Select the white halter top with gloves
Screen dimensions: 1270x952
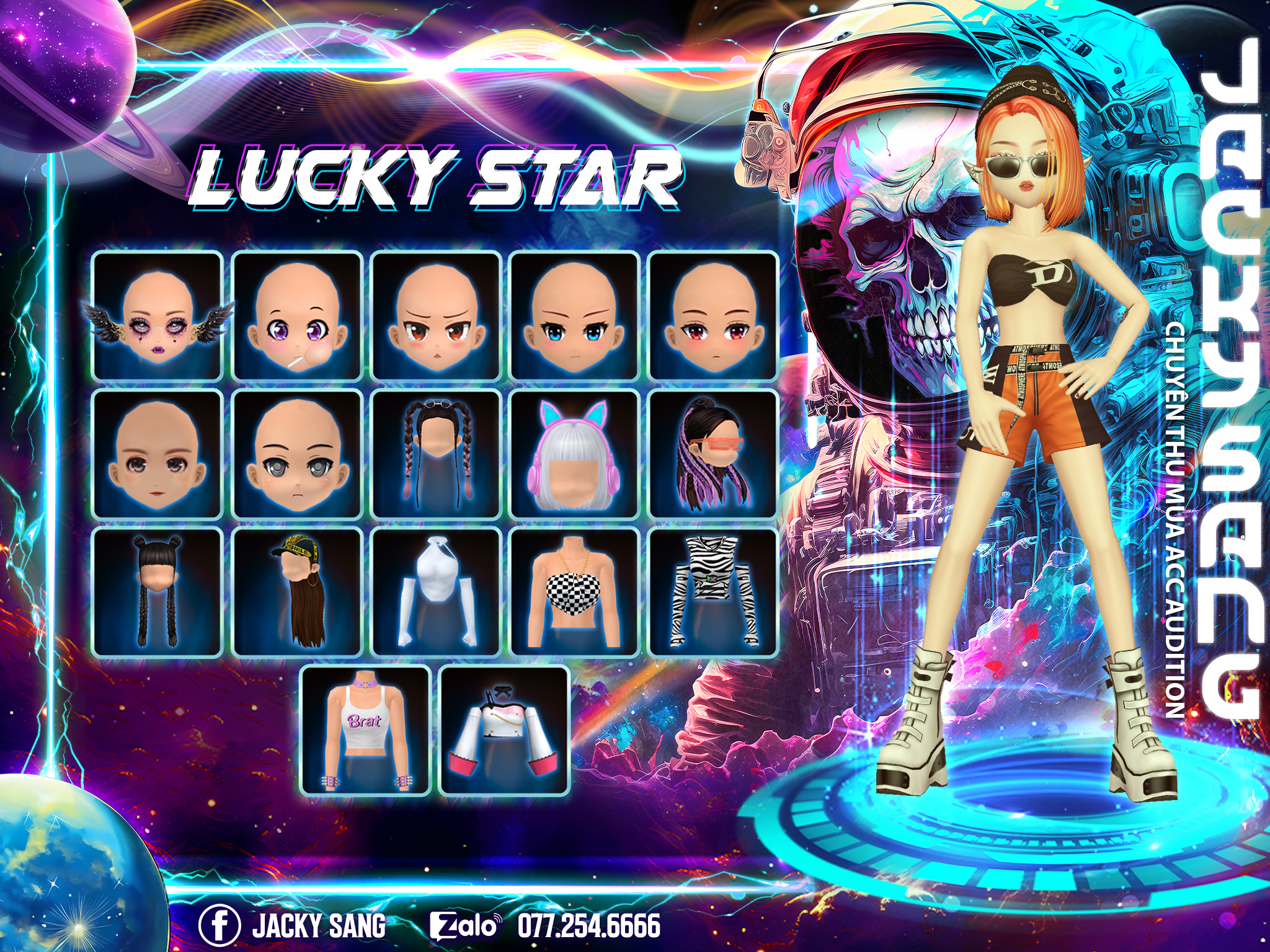pyautogui.click(x=436, y=593)
